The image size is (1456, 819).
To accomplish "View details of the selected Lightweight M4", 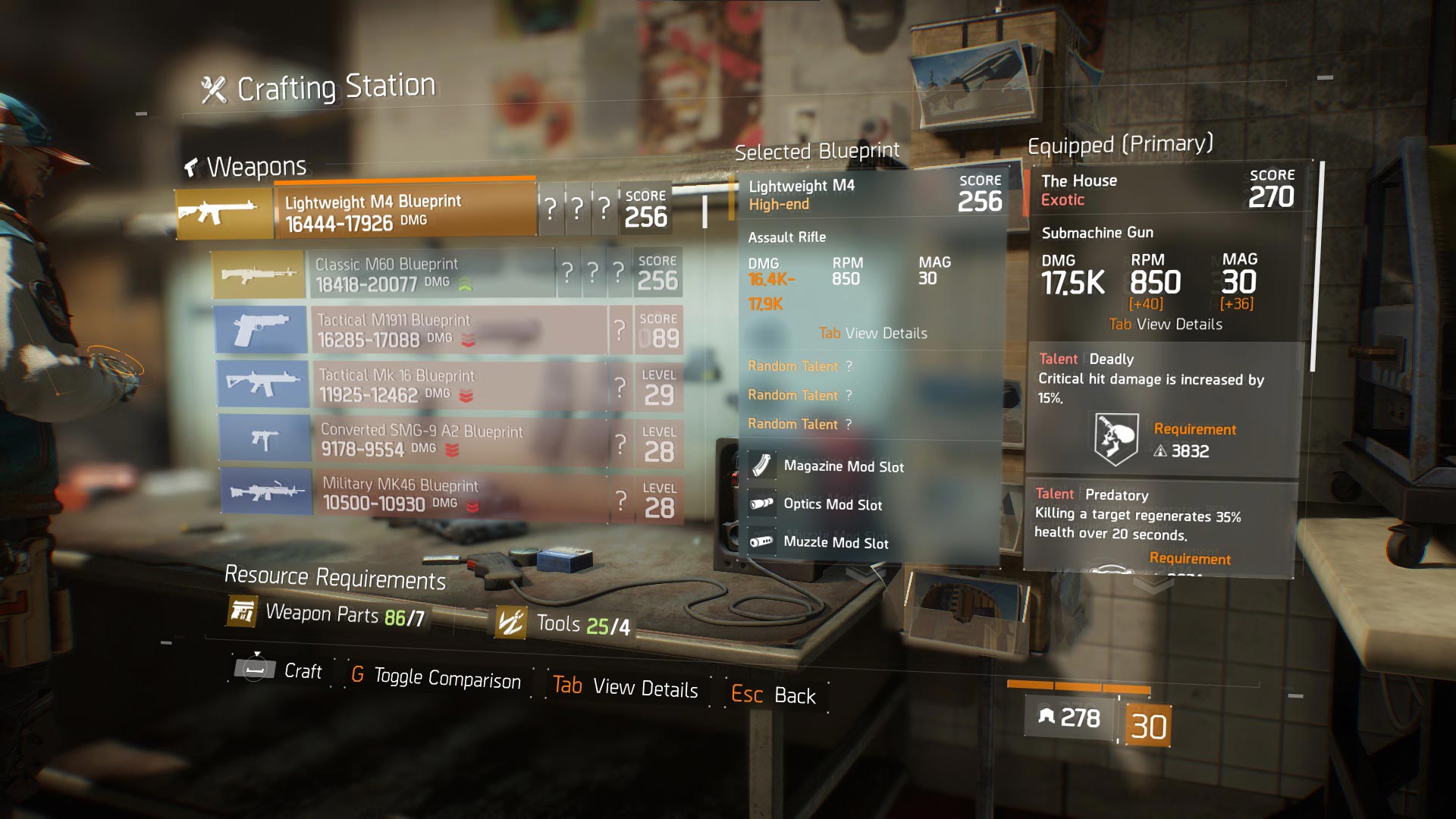I will click(x=873, y=334).
